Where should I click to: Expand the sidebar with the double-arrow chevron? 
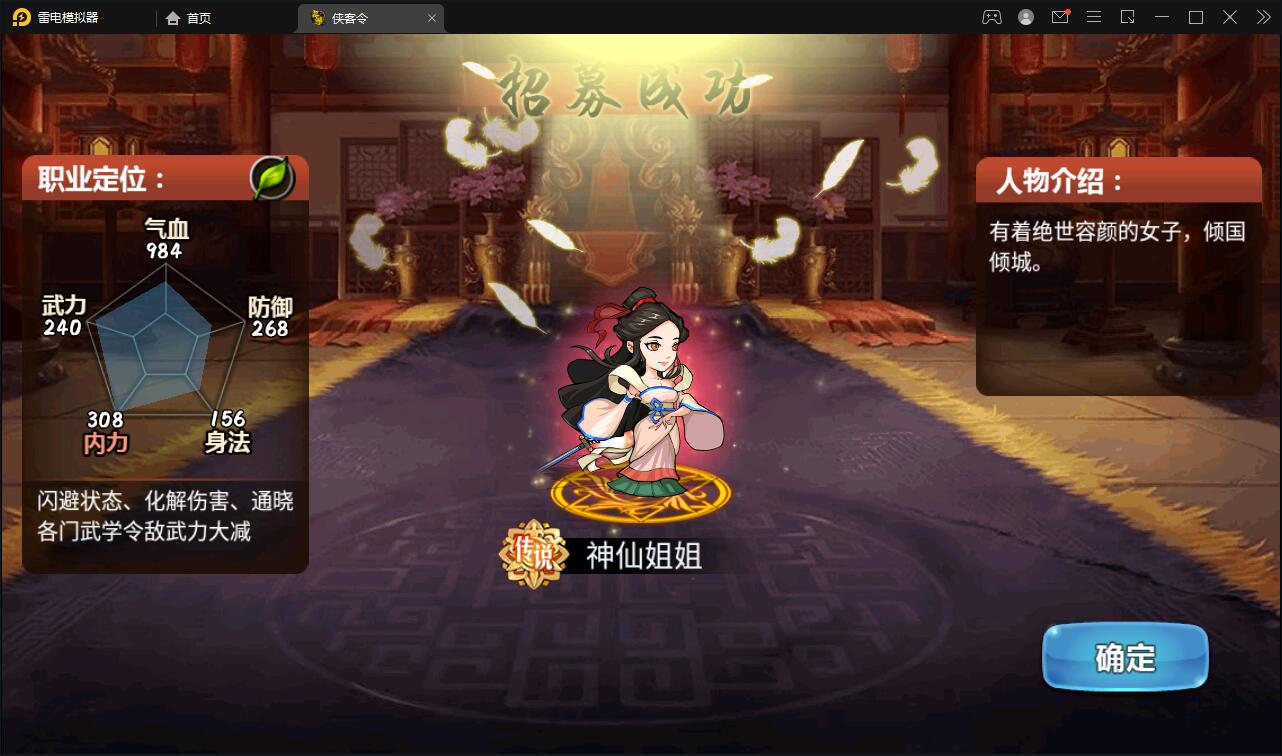click(1262, 17)
